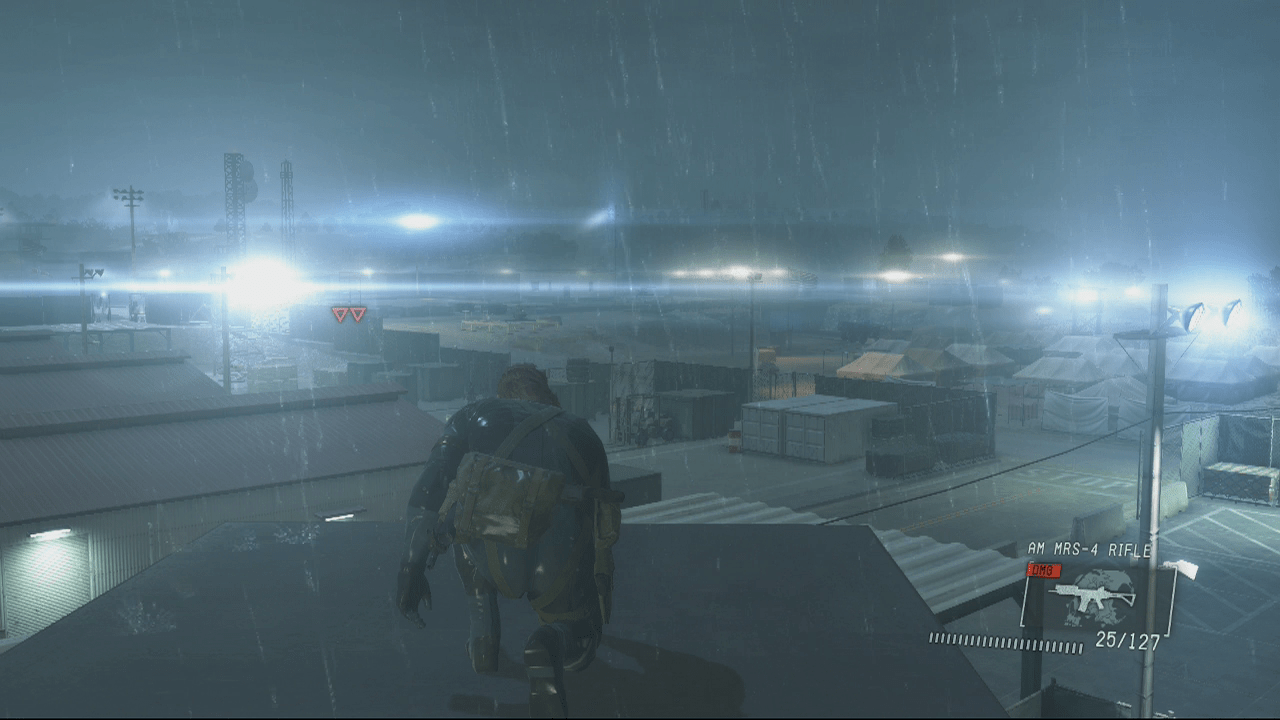Click the 25/127 ammo counter

(1126, 641)
